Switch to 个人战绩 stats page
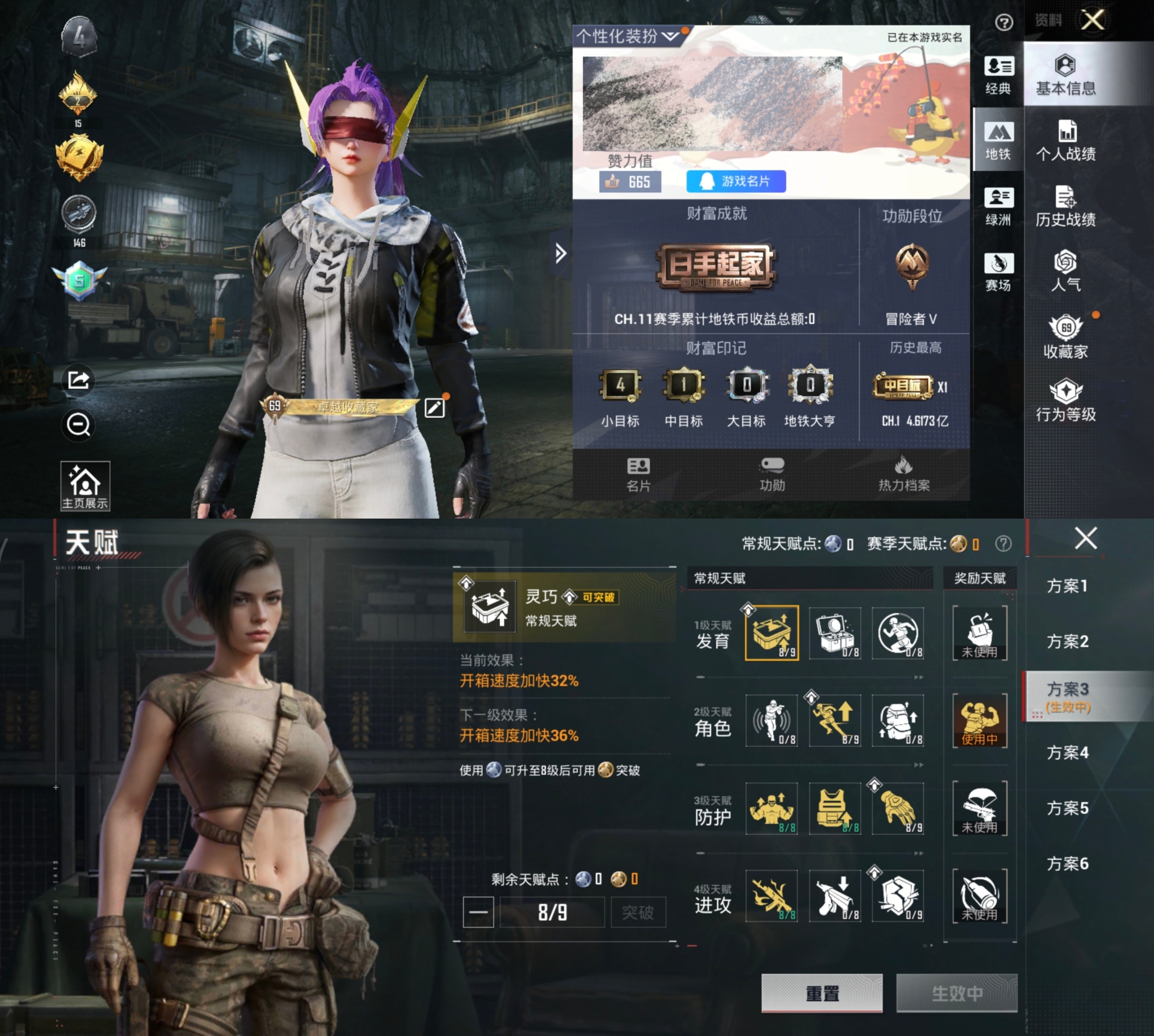1154x1036 pixels. coord(1065,140)
